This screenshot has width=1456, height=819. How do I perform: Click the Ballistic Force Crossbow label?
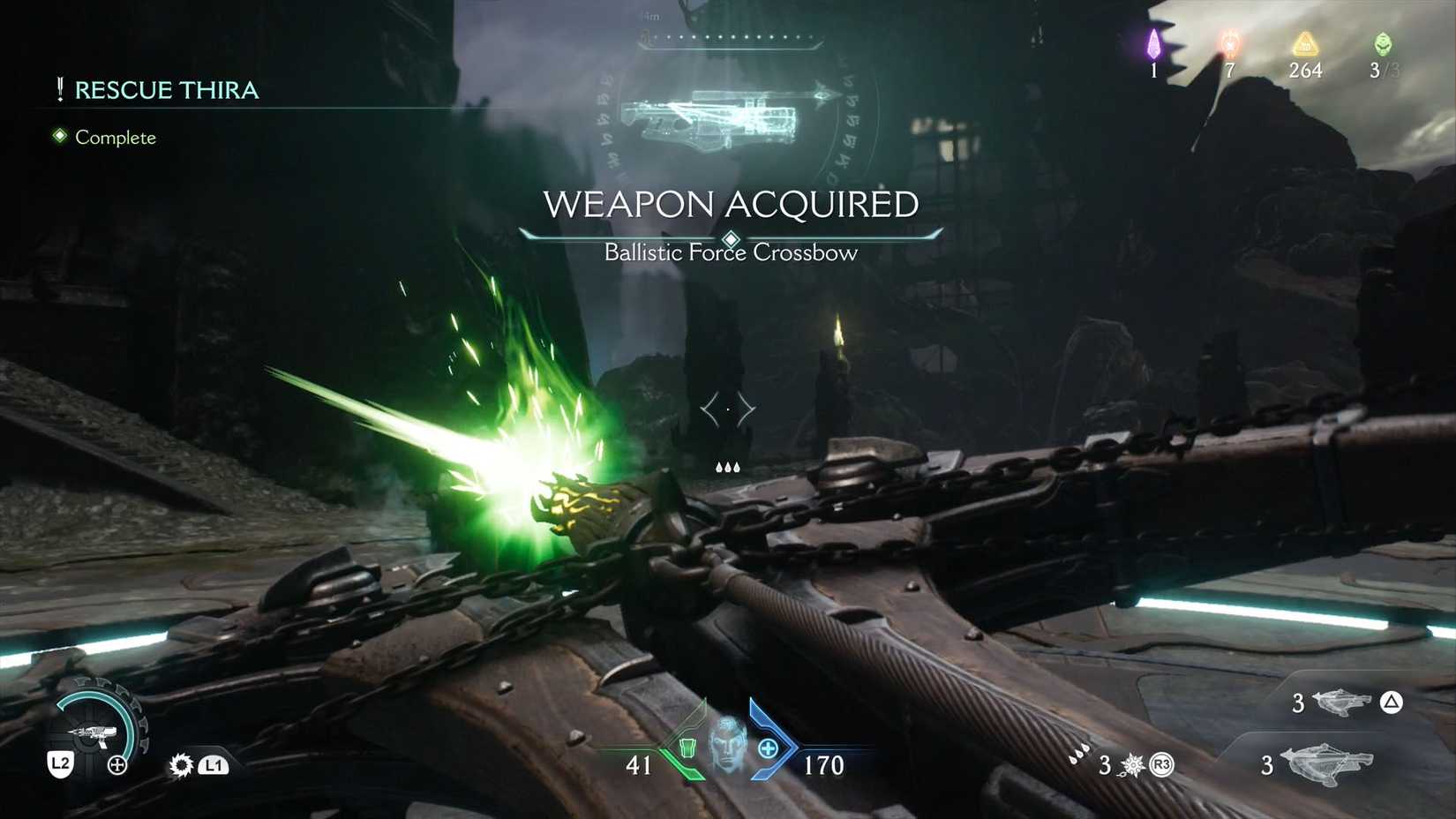pos(730,252)
